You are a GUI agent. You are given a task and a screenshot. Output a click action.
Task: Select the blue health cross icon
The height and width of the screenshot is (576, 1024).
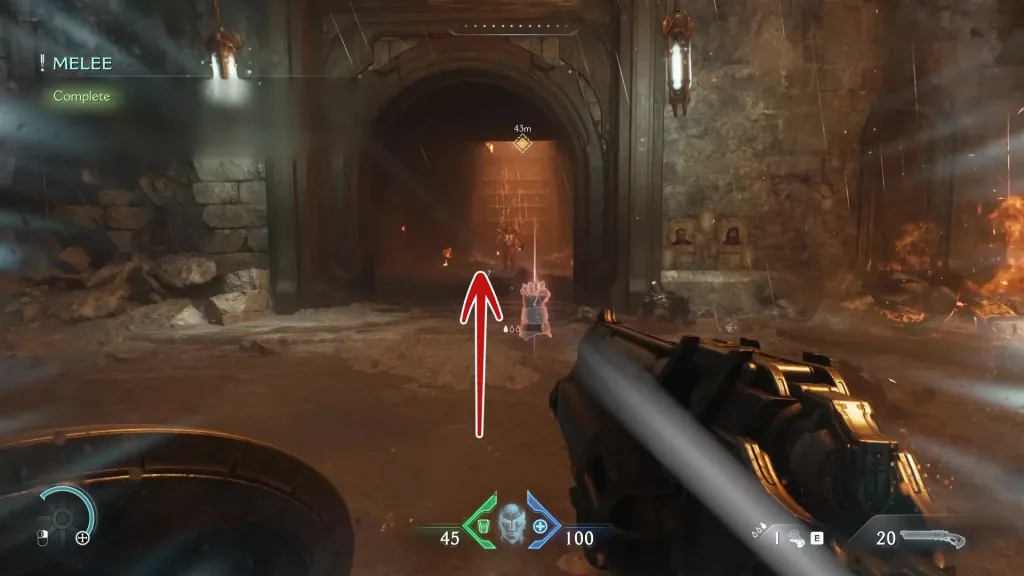(x=541, y=526)
